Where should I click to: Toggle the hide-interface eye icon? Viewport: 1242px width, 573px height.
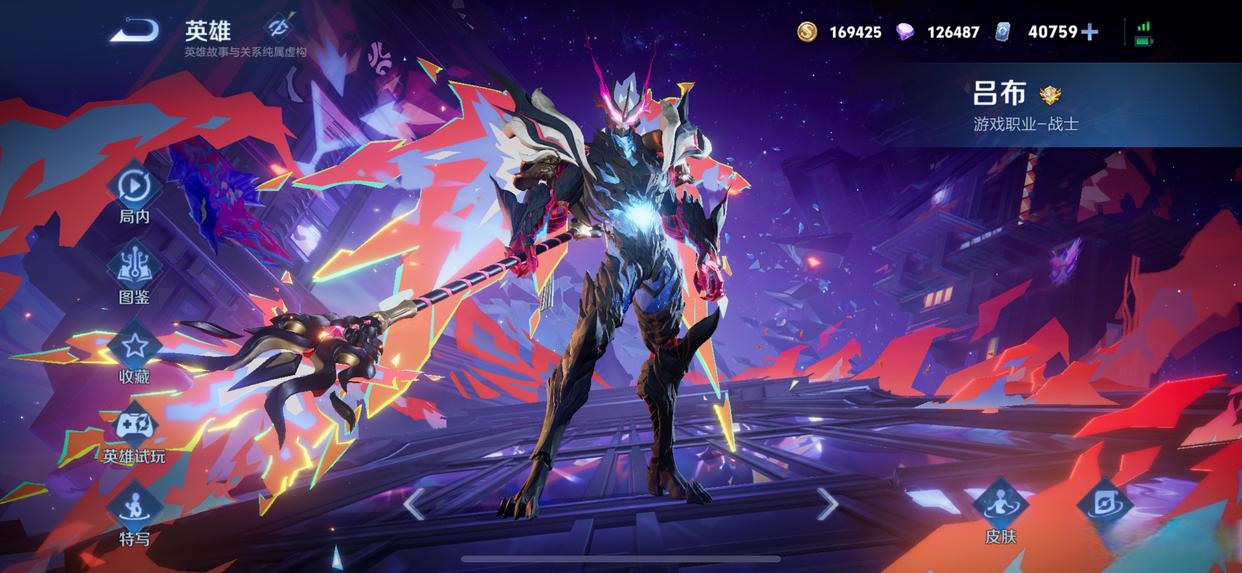277,26
